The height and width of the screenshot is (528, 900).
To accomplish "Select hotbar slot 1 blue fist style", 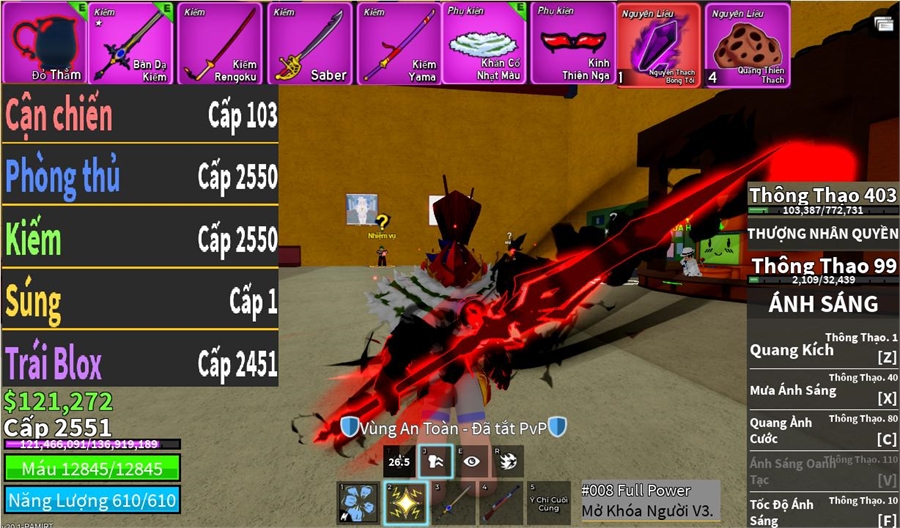I will 357,503.
